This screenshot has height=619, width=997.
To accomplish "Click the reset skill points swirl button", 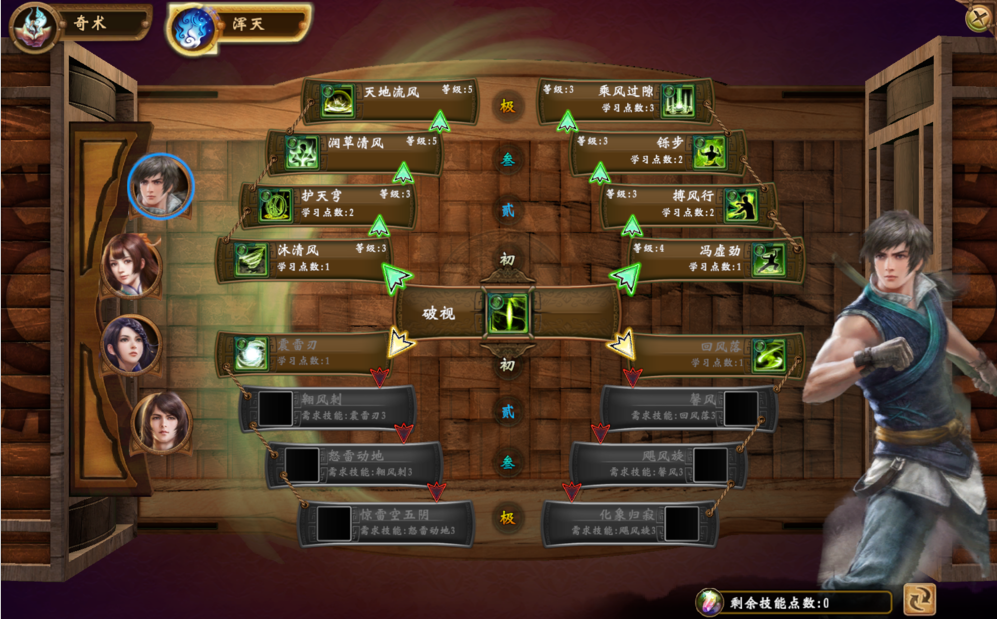I will [919, 600].
